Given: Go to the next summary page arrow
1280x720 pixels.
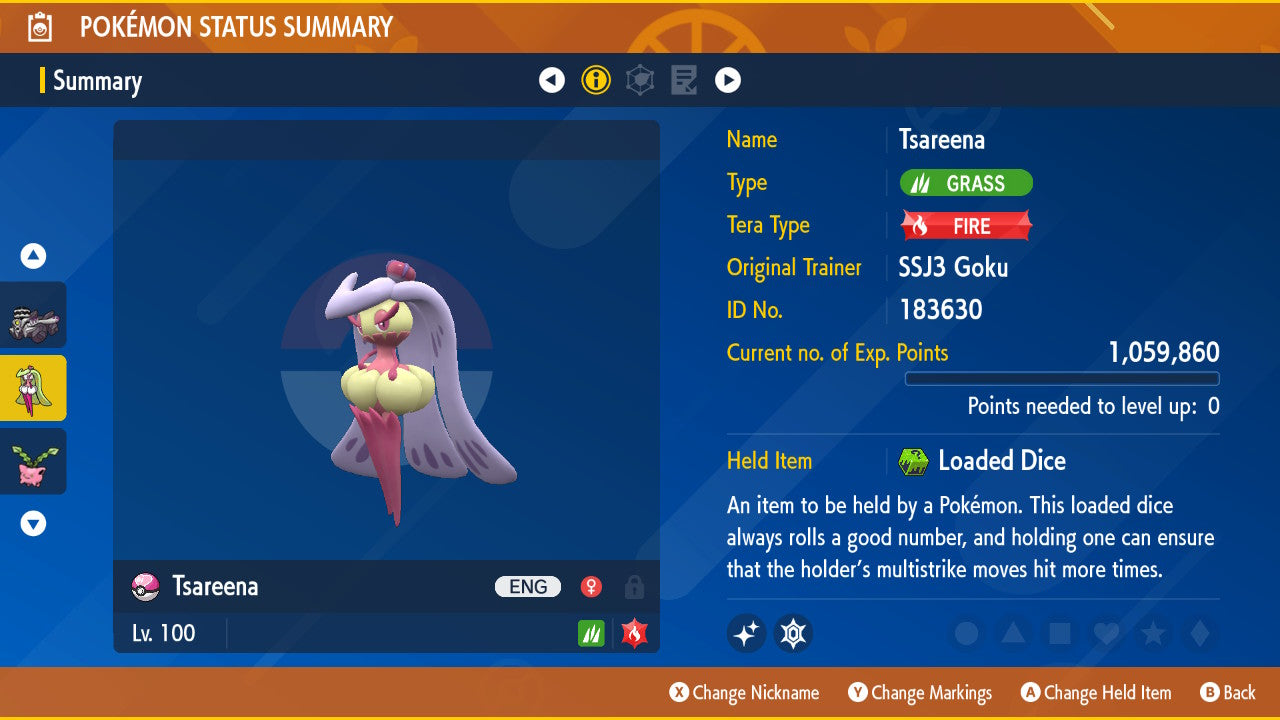Looking at the screenshot, I should click(728, 80).
